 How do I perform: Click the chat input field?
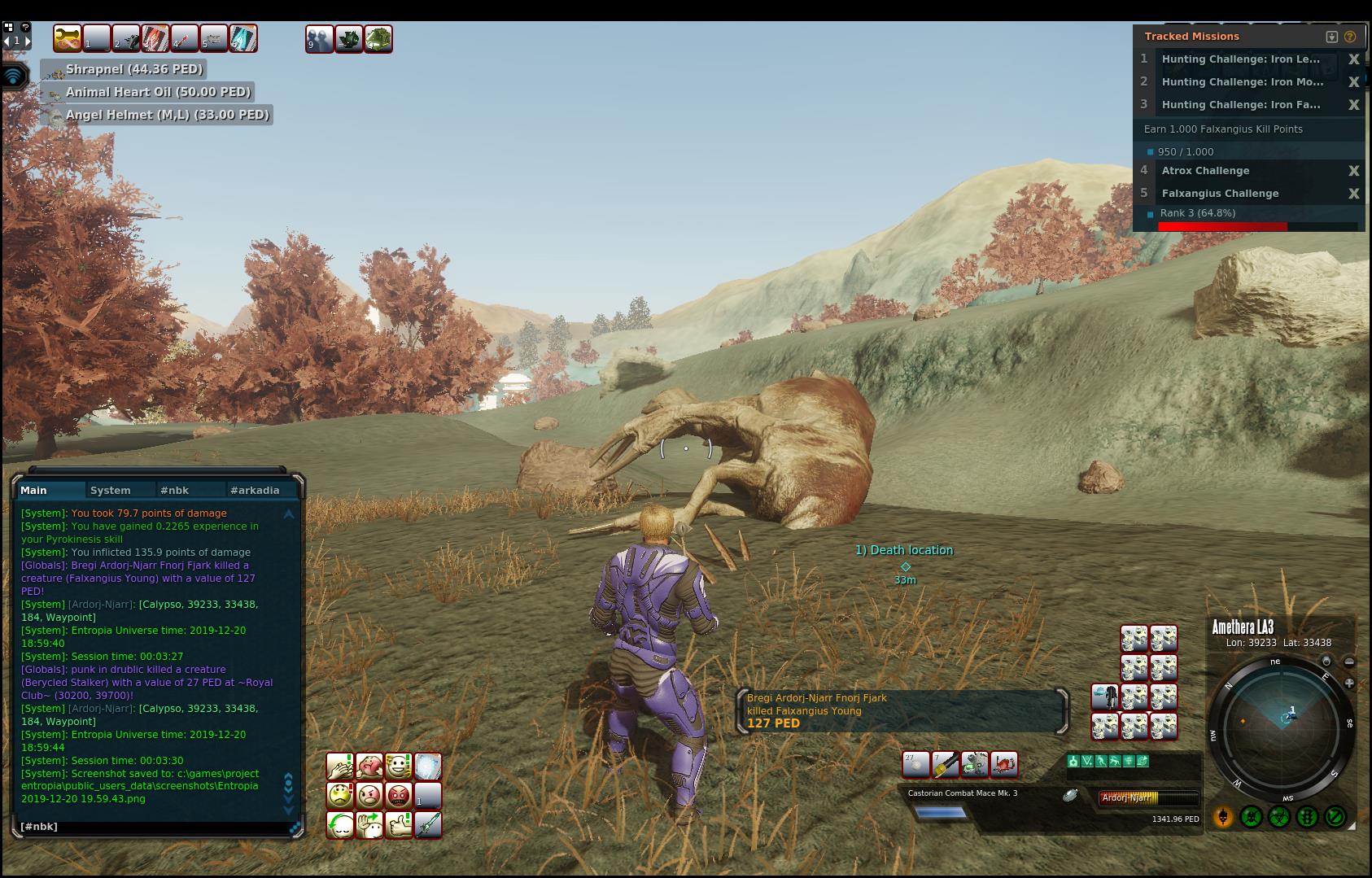[155, 827]
